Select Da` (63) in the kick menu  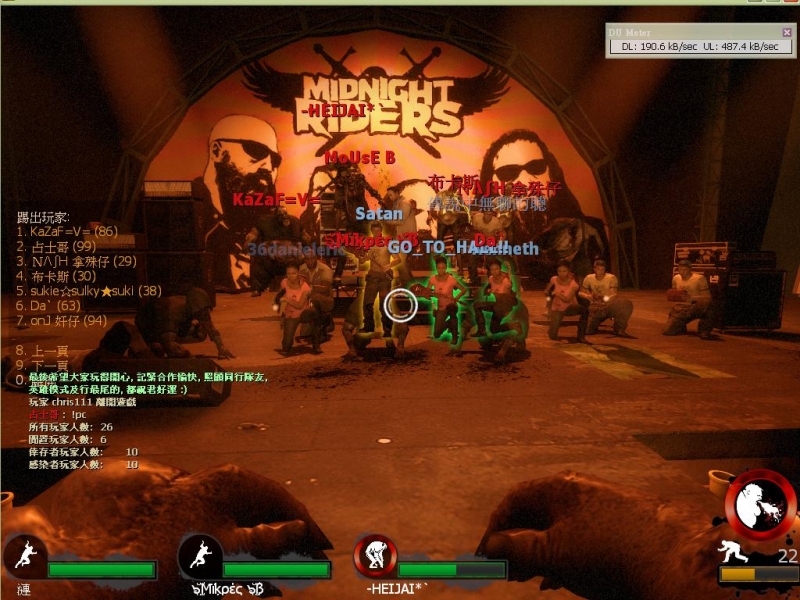coord(49,306)
